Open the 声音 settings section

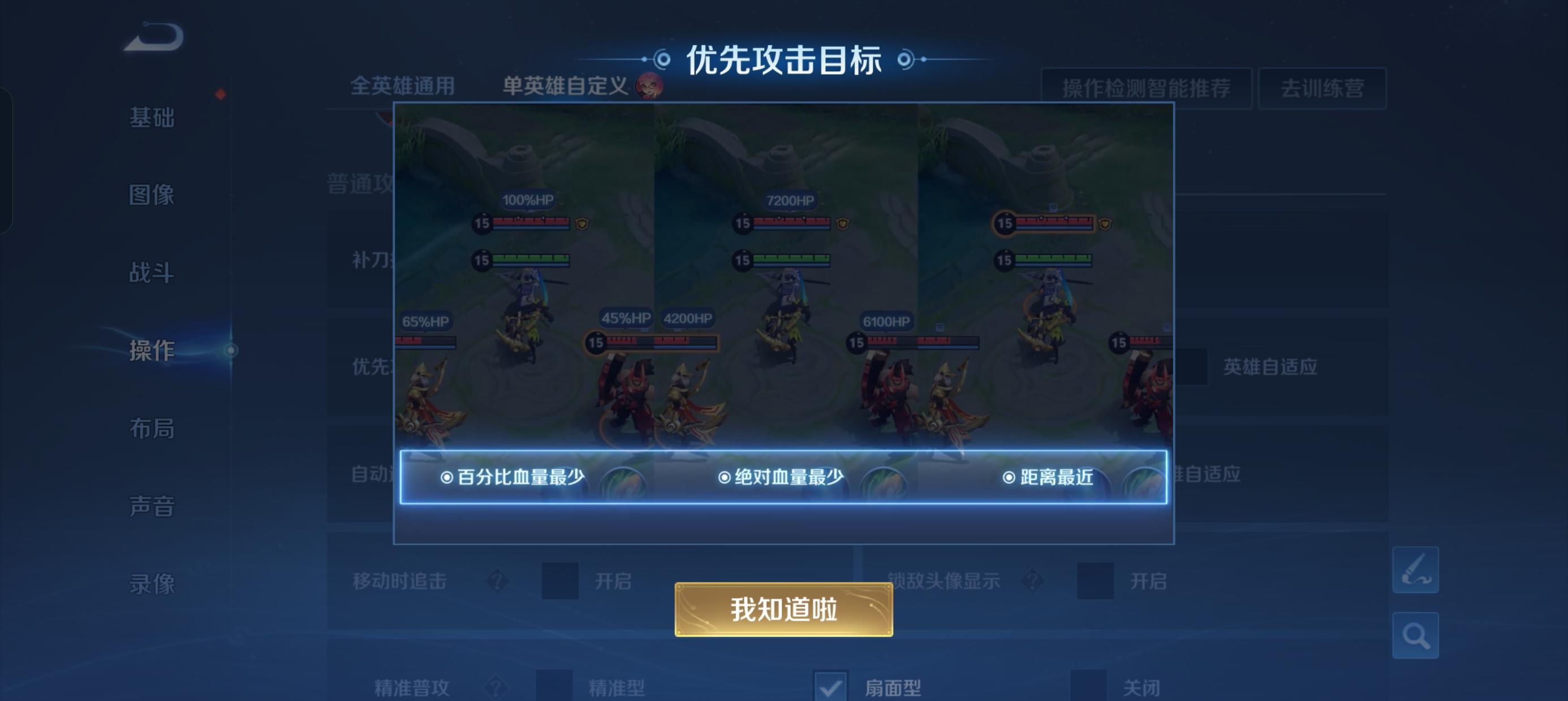pos(153,507)
